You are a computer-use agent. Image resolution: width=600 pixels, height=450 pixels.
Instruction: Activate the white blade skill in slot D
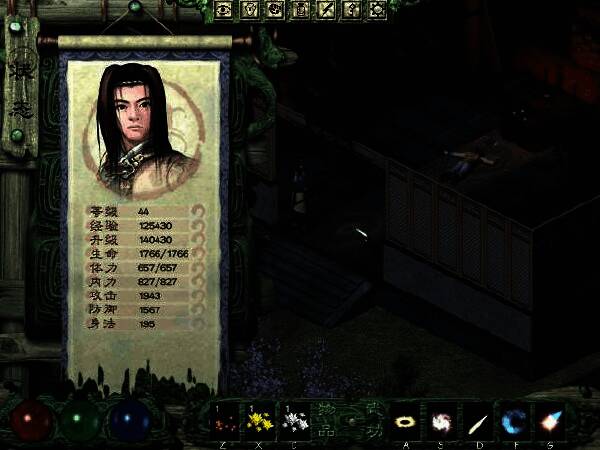(x=478, y=420)
